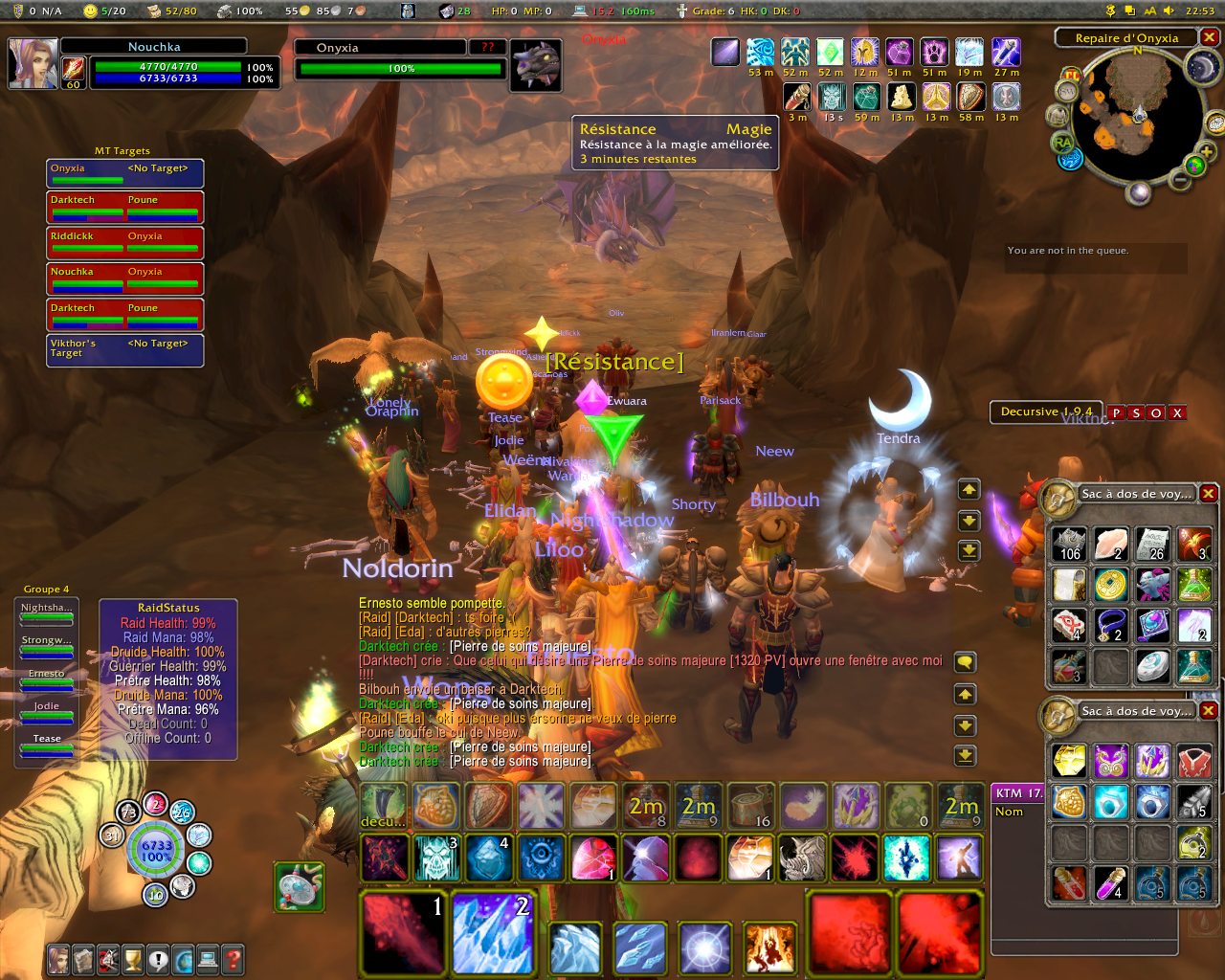1225x980 pixels.
Task: Click the cheese food buff icon
Action: coord(902,97)
